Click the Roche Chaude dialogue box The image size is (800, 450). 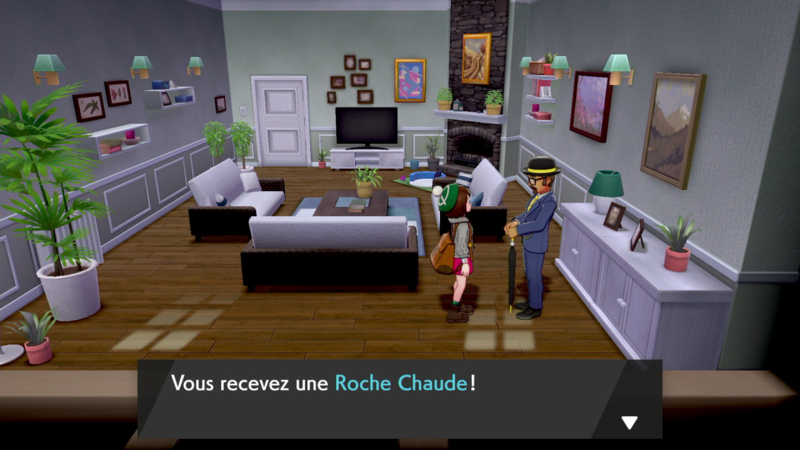[x=398, y=397]
